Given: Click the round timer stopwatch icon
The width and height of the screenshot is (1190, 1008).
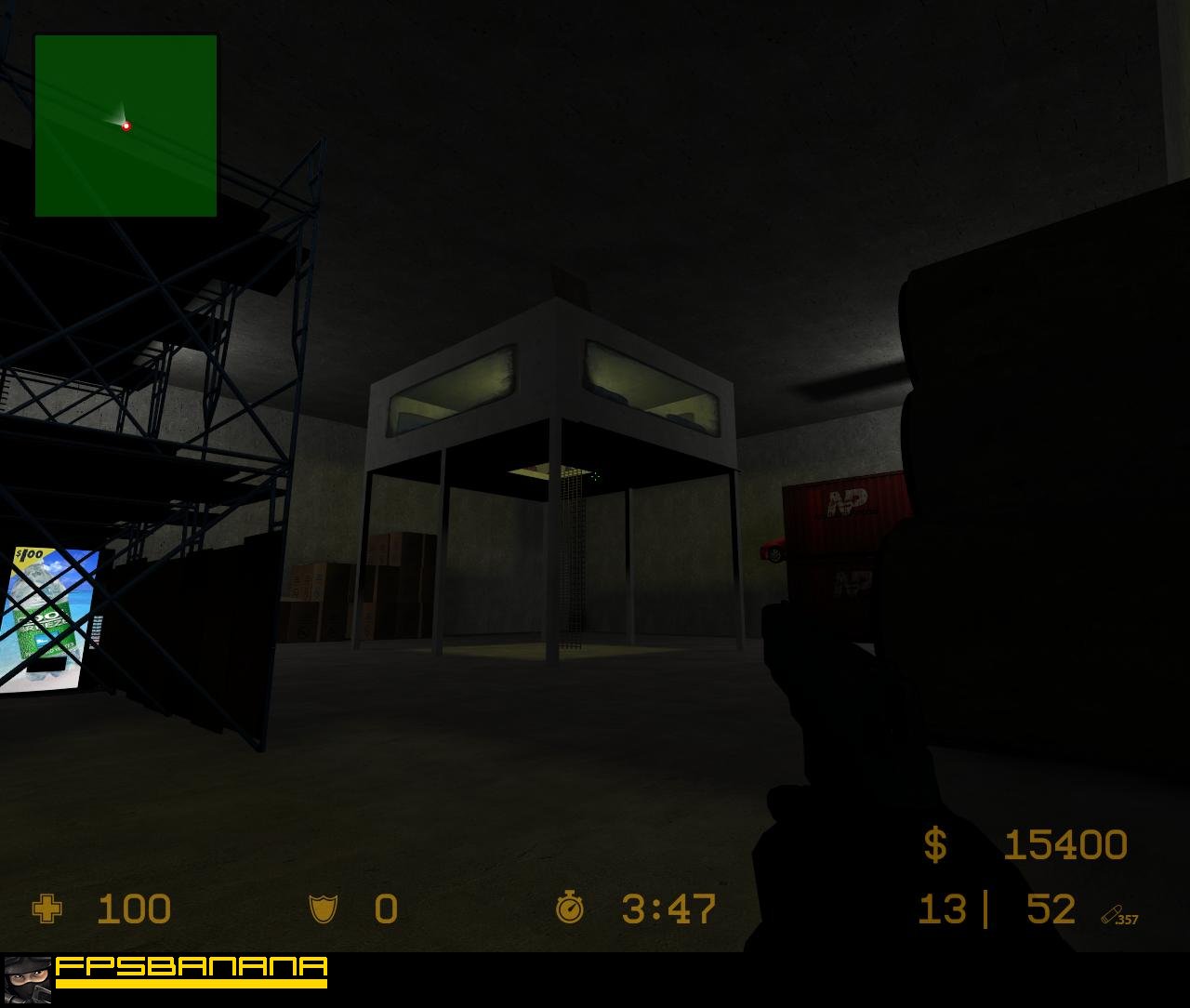Looking at the screenshot, I should (570, 909).
